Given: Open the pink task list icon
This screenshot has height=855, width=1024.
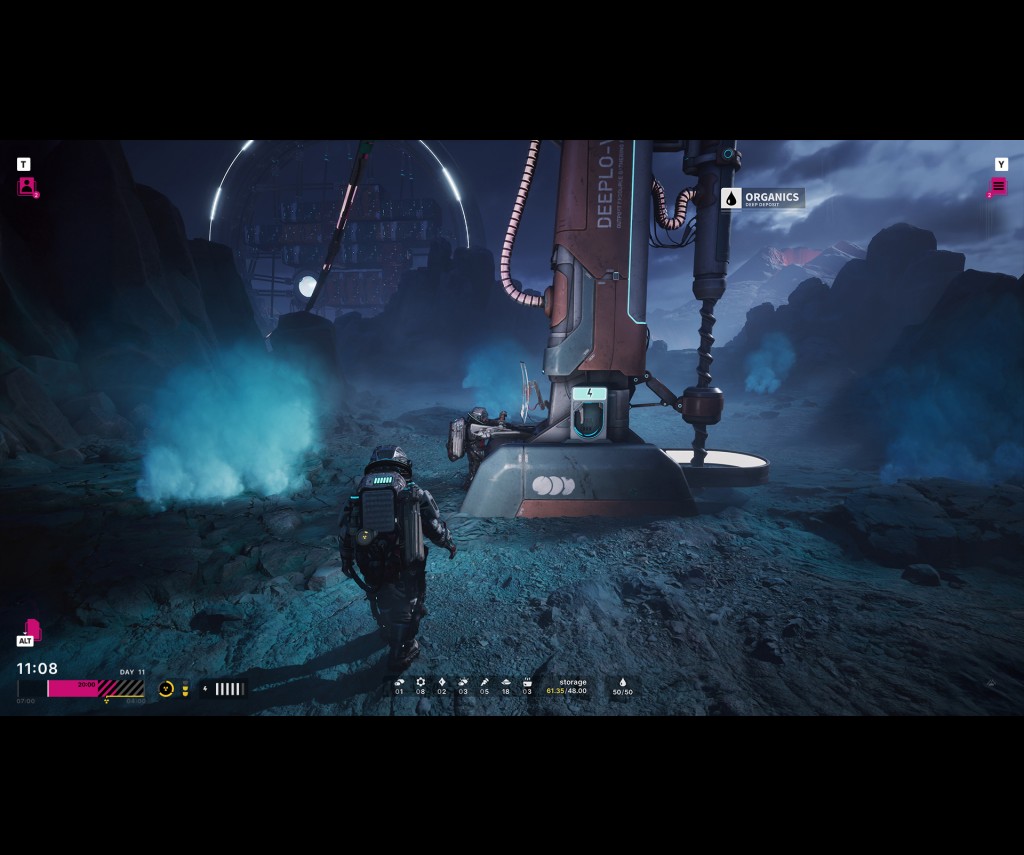Looking at the screenshot, I should pos(998,186).
